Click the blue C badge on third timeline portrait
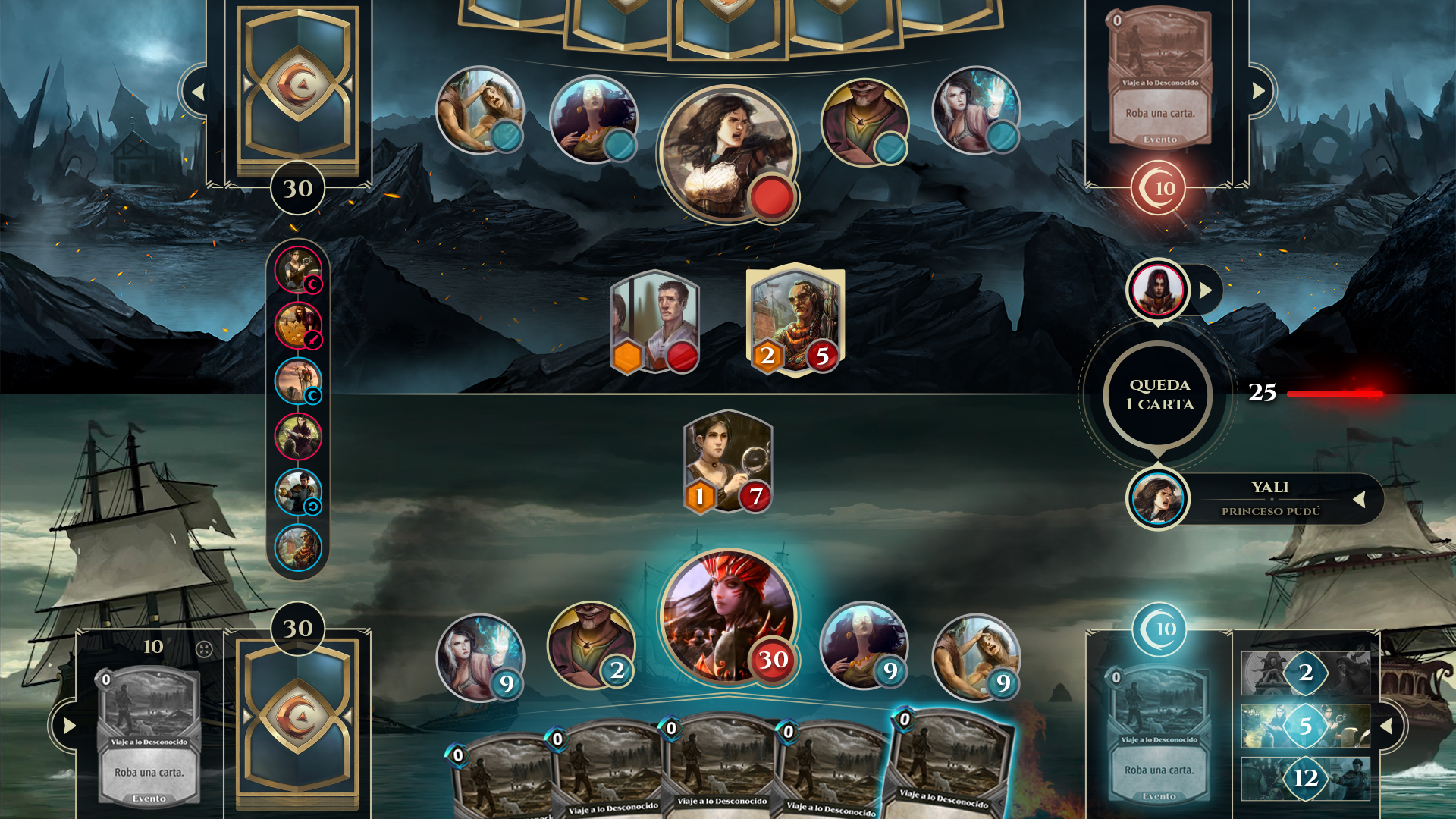The width and height of the screenshot is (1456, 819). (x=313, y=394)
